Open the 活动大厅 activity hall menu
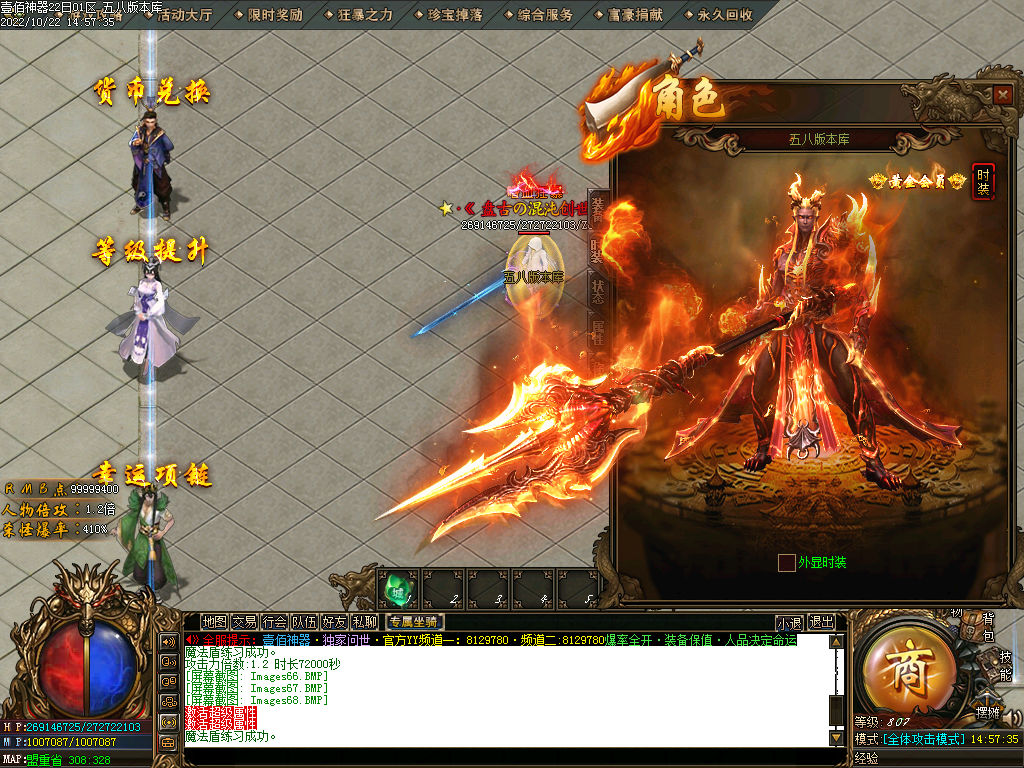Image resolution: width=1024 pixels, height=768 pixels. (x=185, y=15)
